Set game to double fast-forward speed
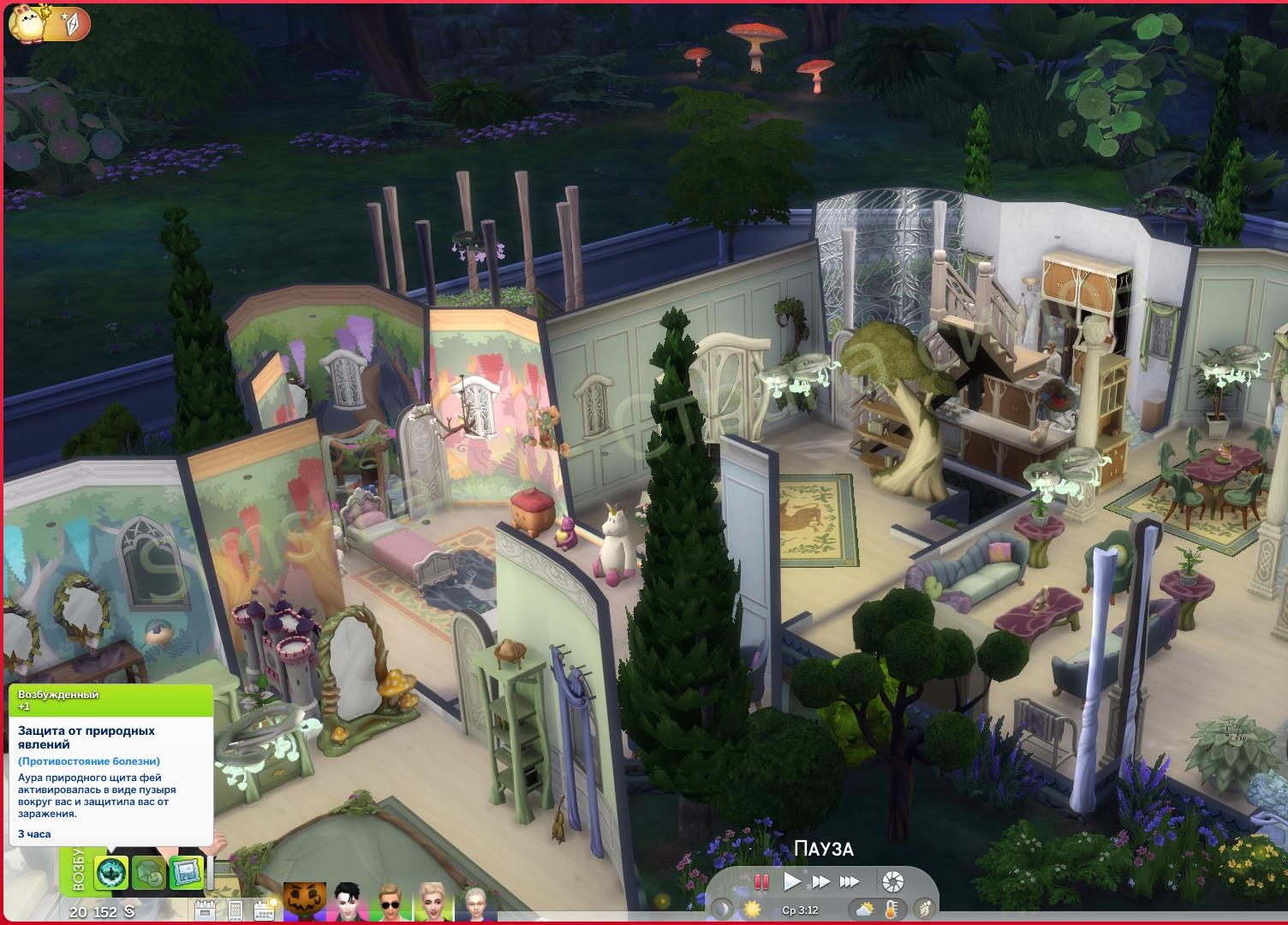1288x925 pixels. coord(820,881)
